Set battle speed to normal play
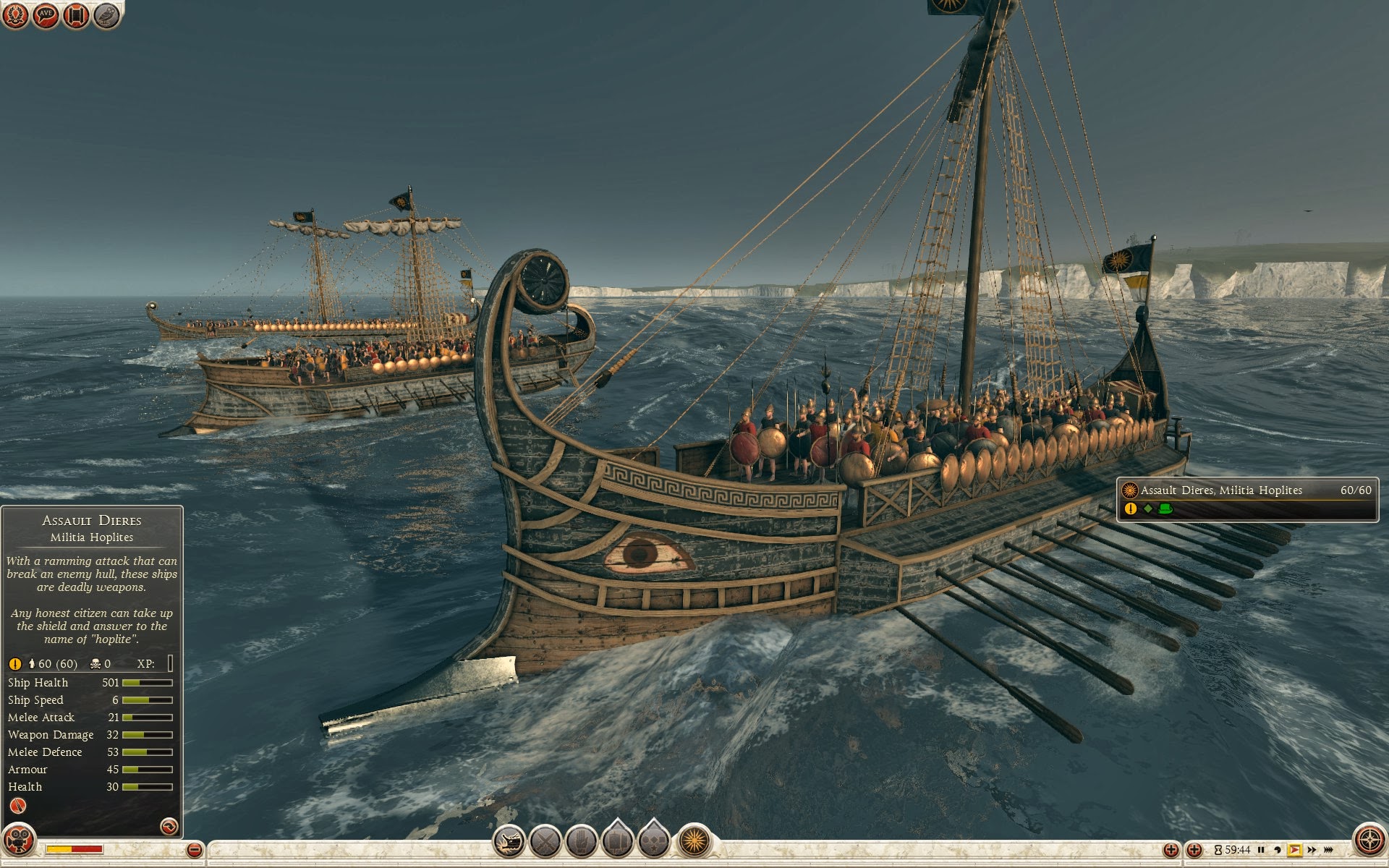The image size is (1389, 868). coord(1294,850)
